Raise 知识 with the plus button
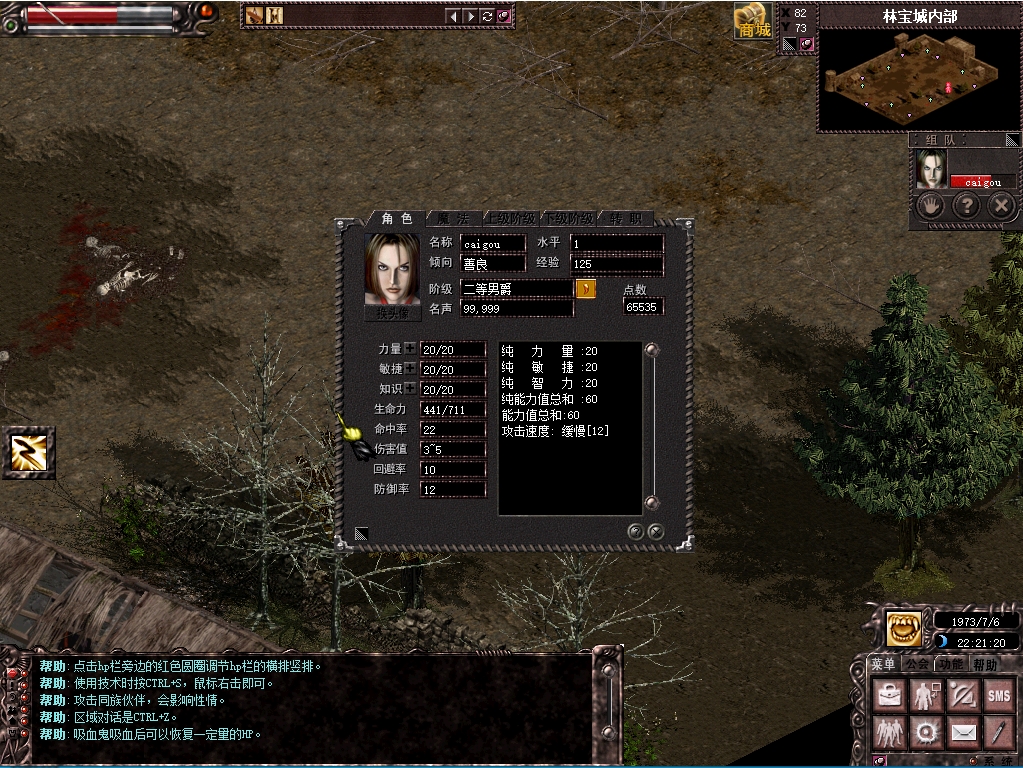The width and height of the screenshot is (1023, 768). [410, 389]
